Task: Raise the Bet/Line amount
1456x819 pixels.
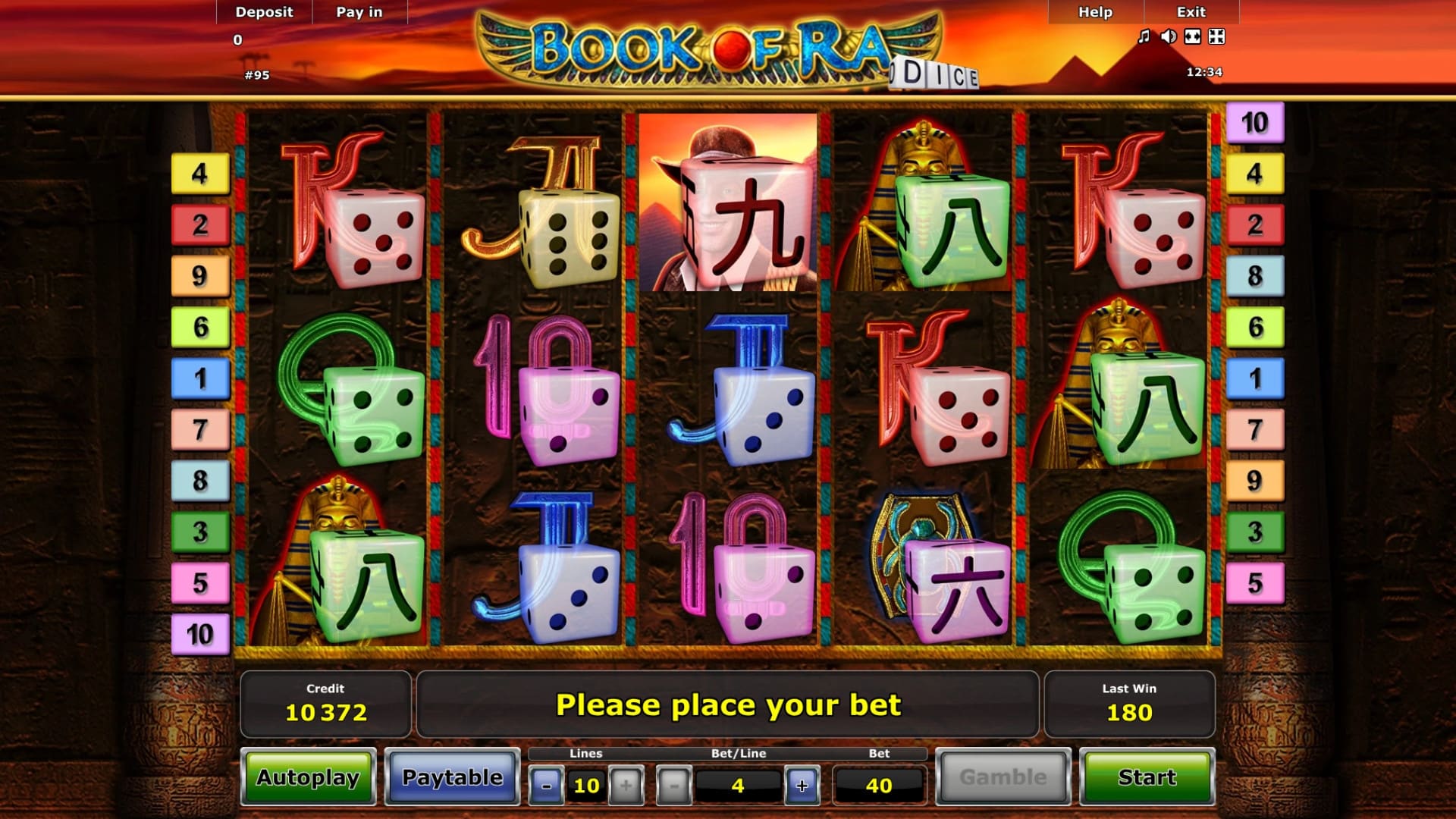Action: coord(802,786)
